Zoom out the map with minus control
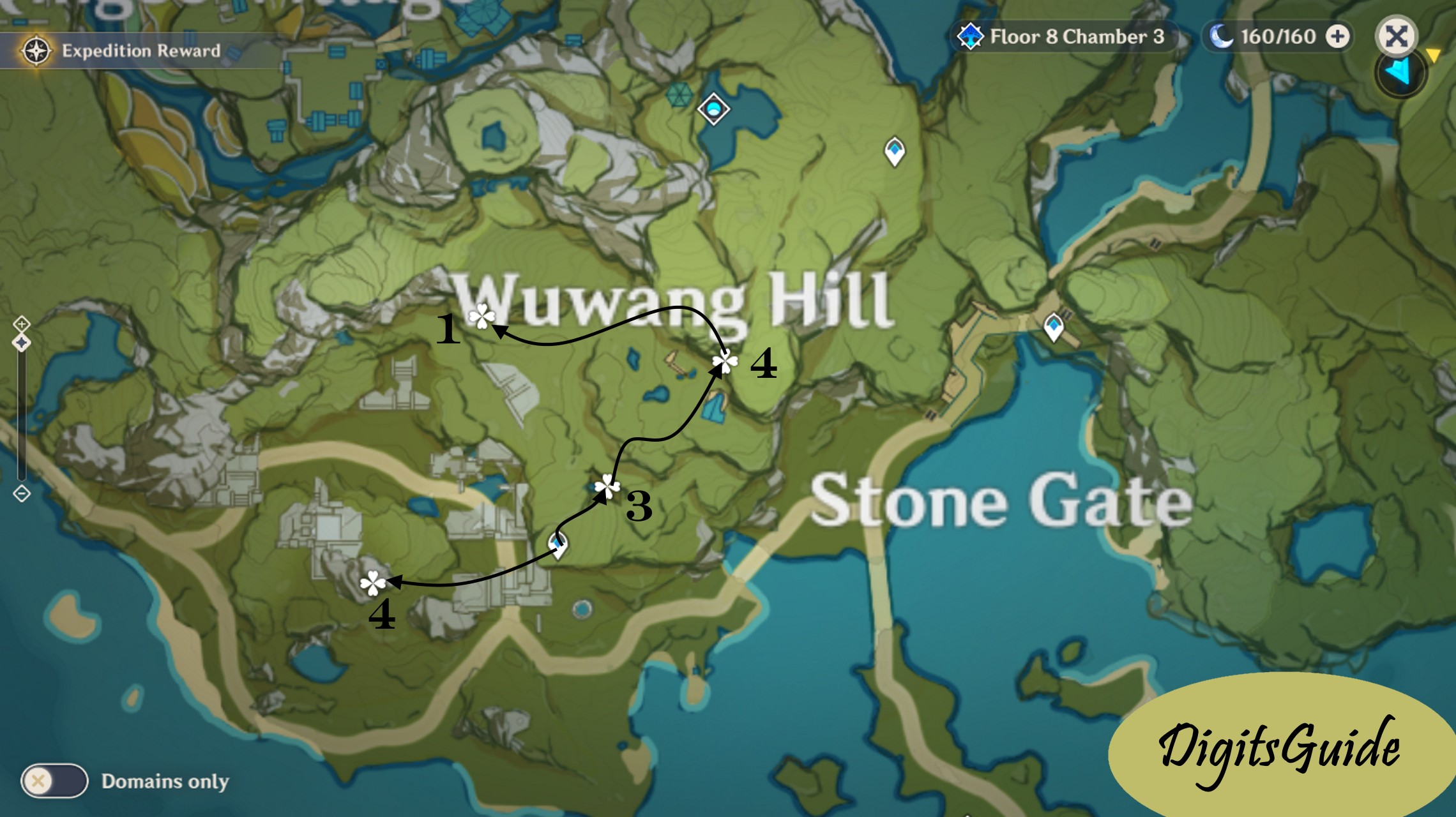Image resolution: width=1456 pixels, height=817 pixels. click(x=22, y=493)
